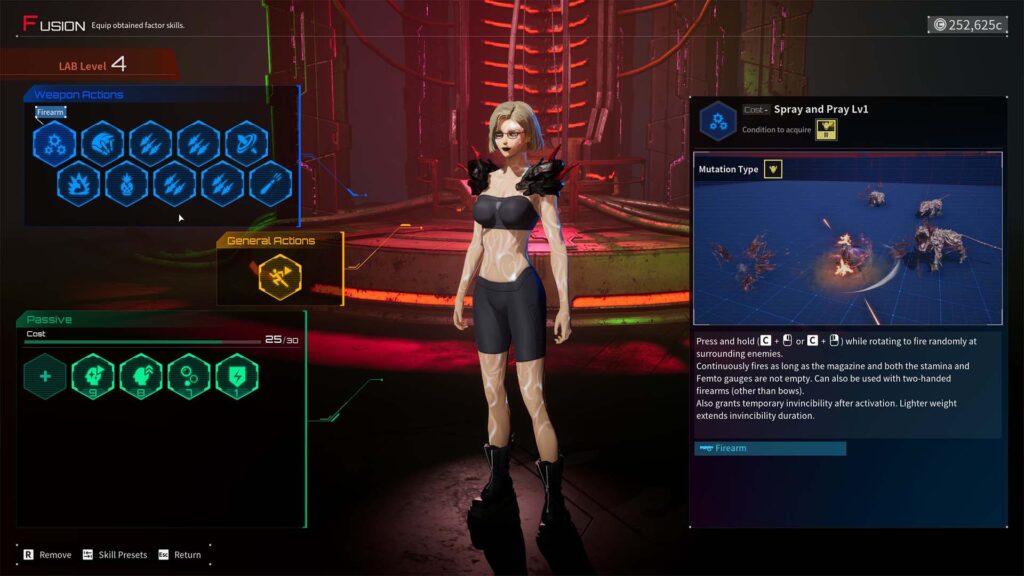Select the running figure general action

280,278
